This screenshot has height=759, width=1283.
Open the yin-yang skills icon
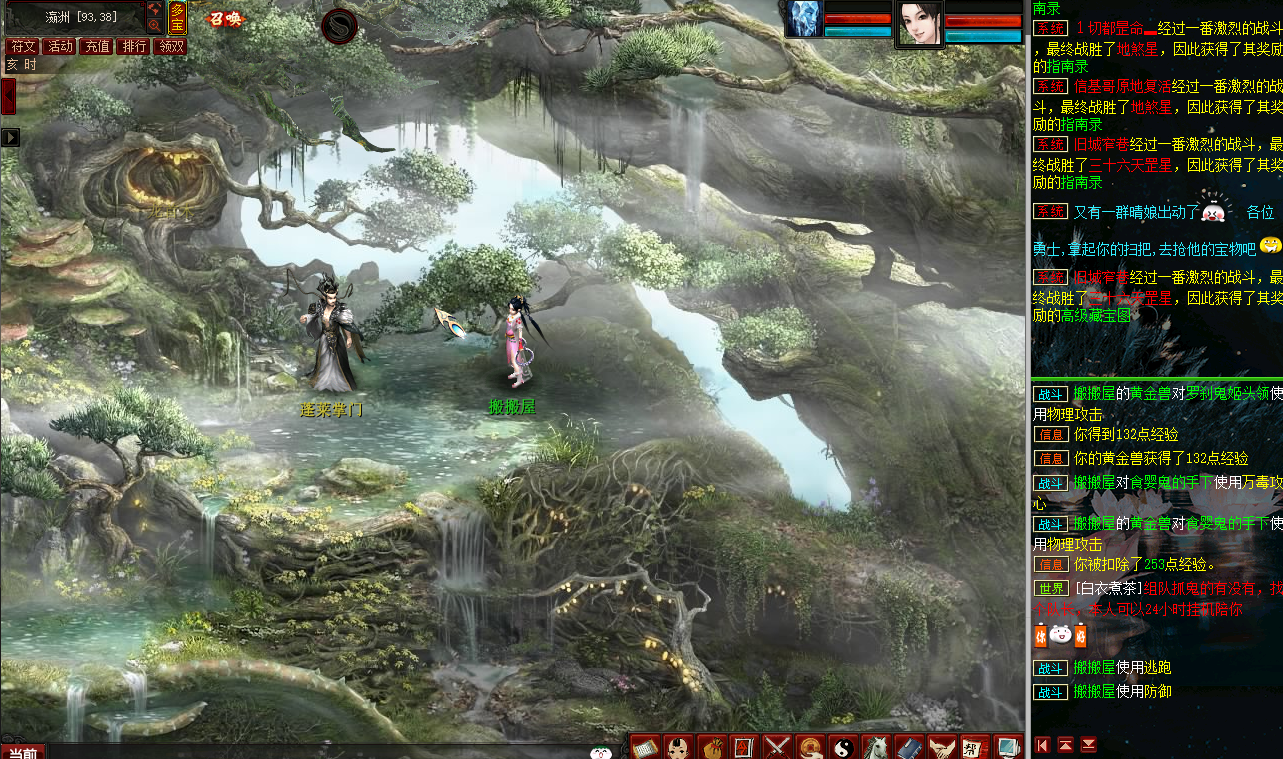(843, 746)
